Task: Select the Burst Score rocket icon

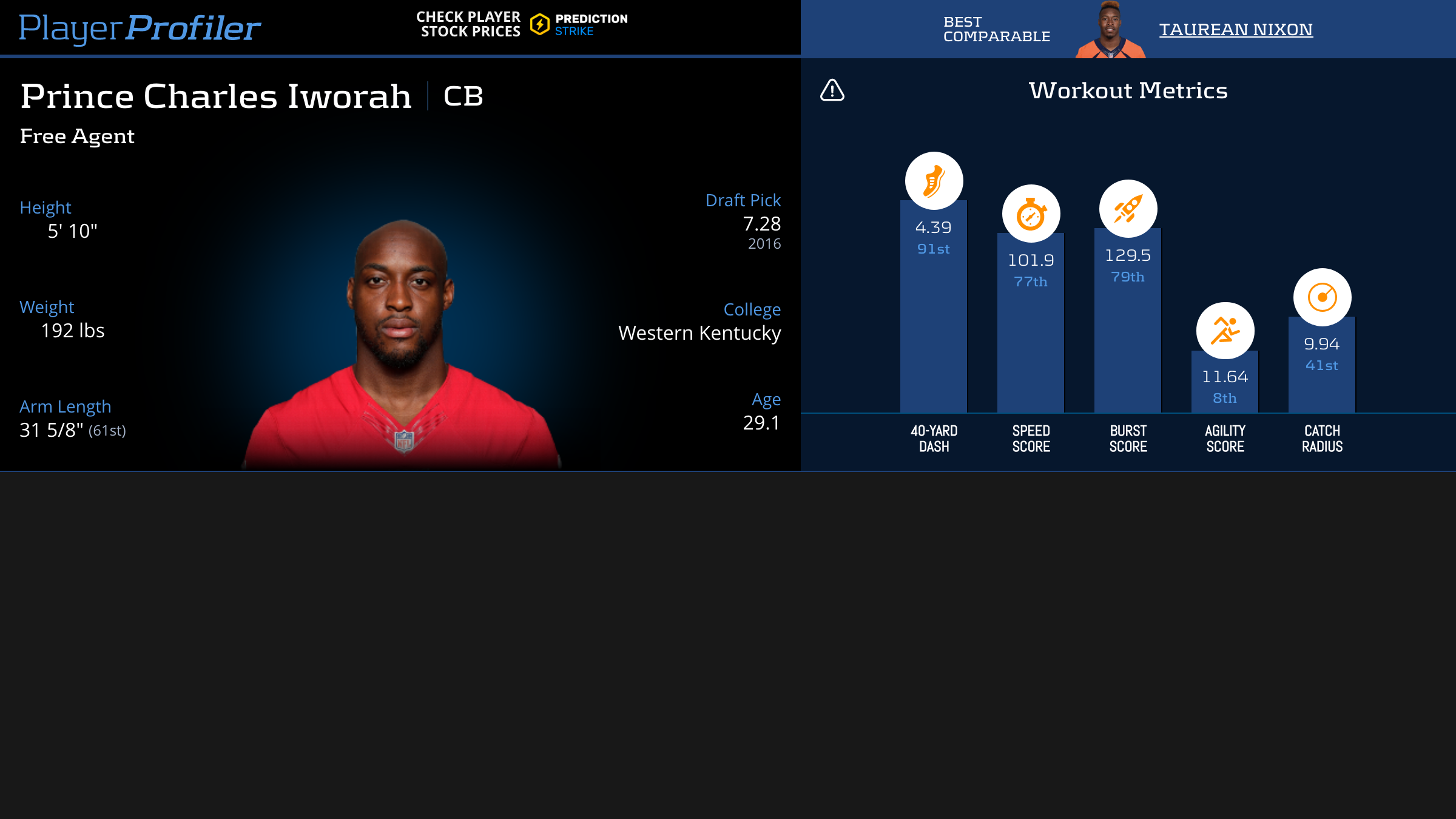Action: [x=1128, y=209]
